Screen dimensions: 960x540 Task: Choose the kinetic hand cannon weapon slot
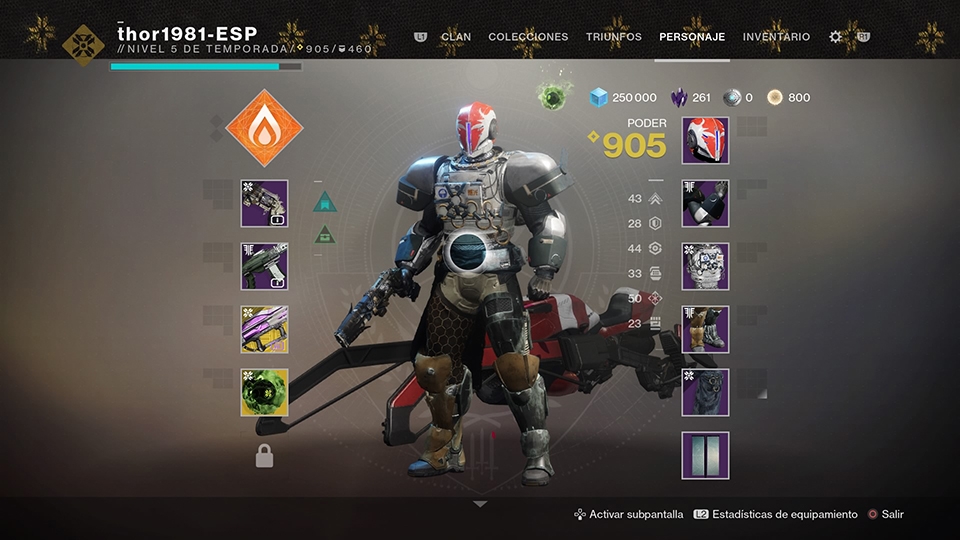click(x=264, y=204)
